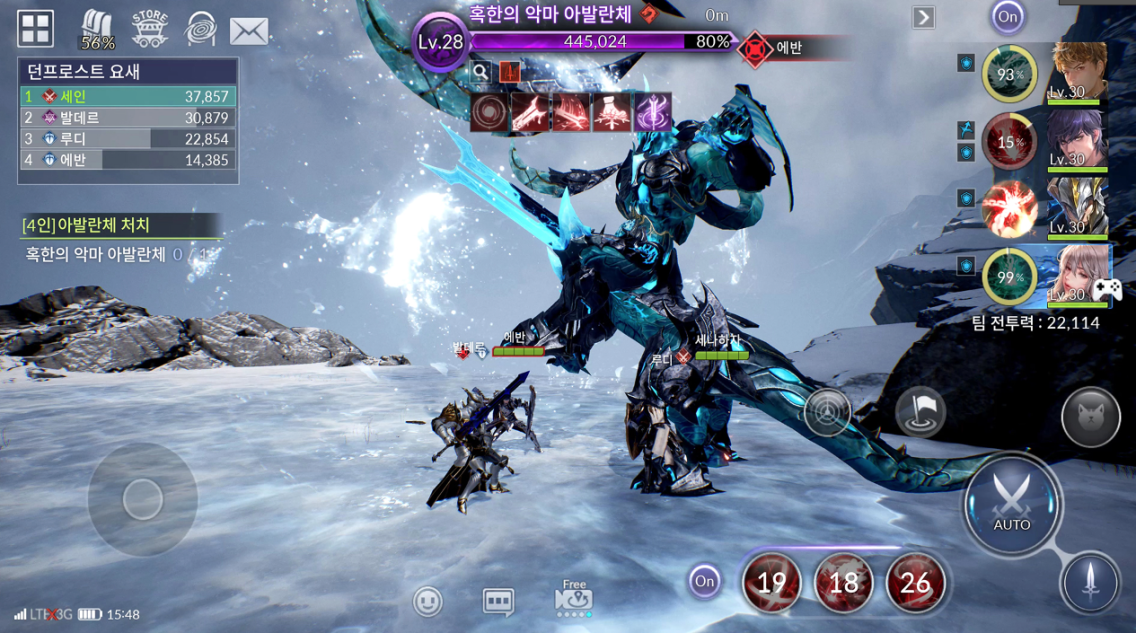Toggle the top-right purple On button

coord(1007,16)
